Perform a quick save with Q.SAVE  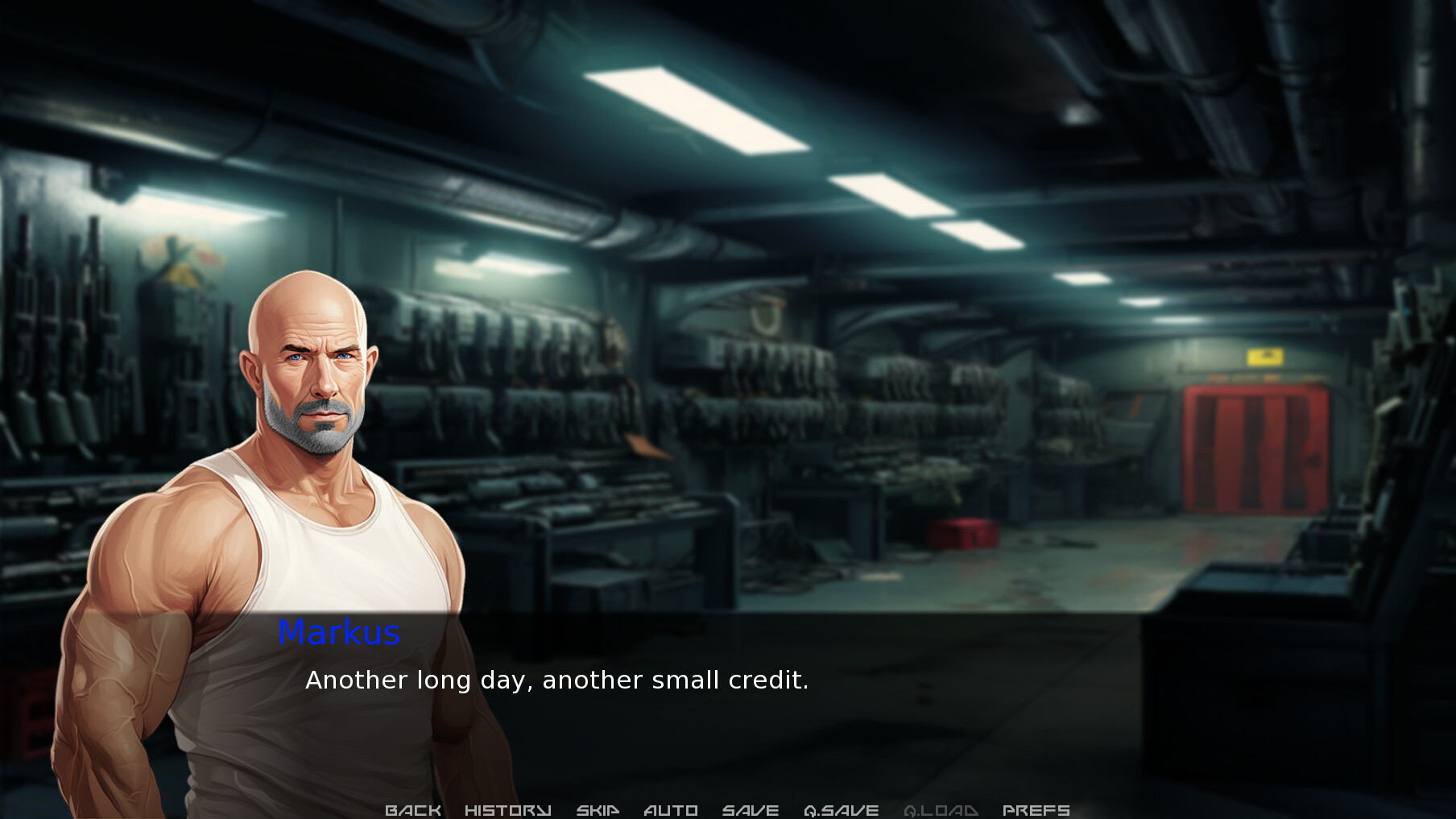point(842,809)
